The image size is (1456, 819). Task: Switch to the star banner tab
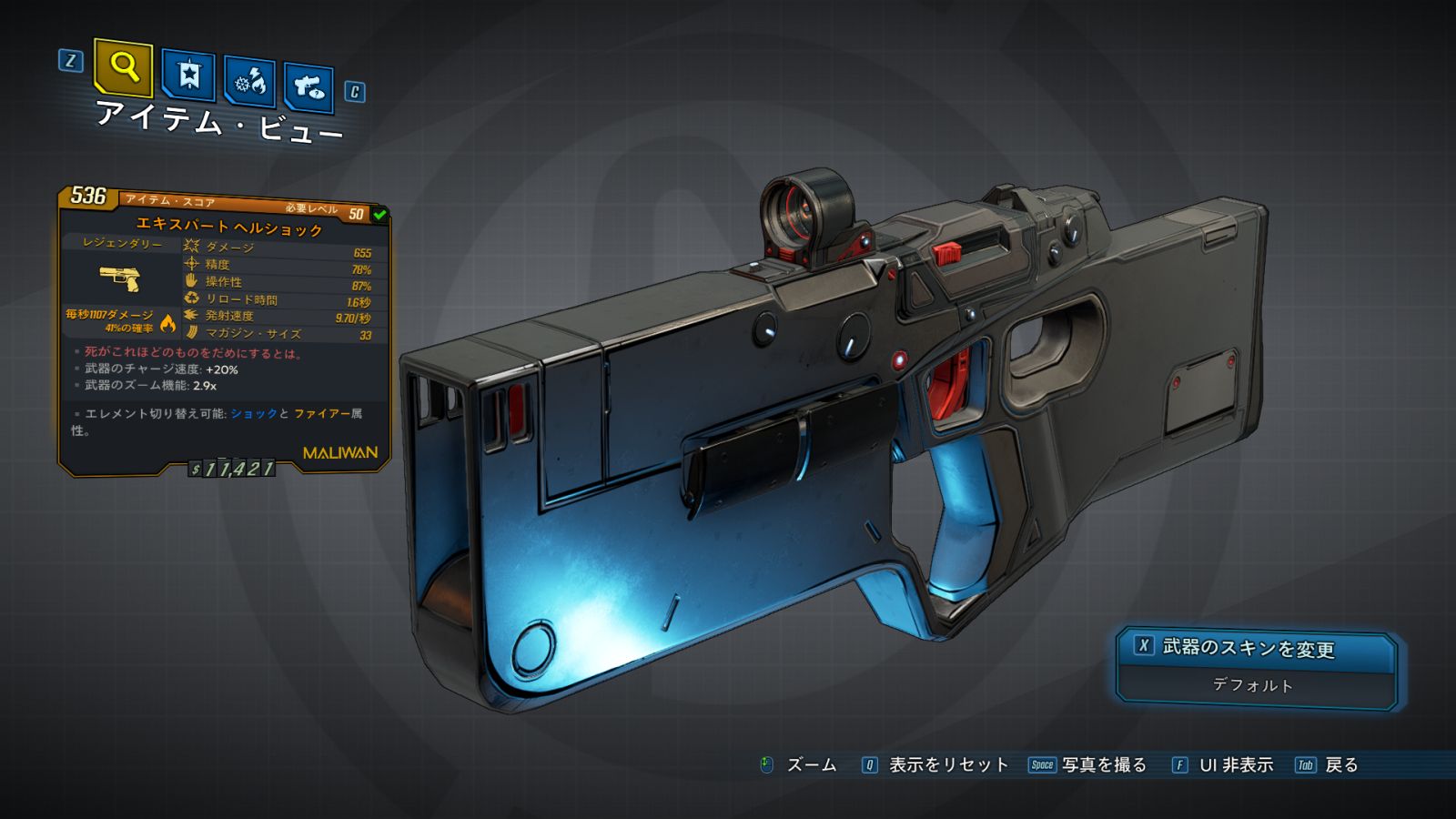188,75
